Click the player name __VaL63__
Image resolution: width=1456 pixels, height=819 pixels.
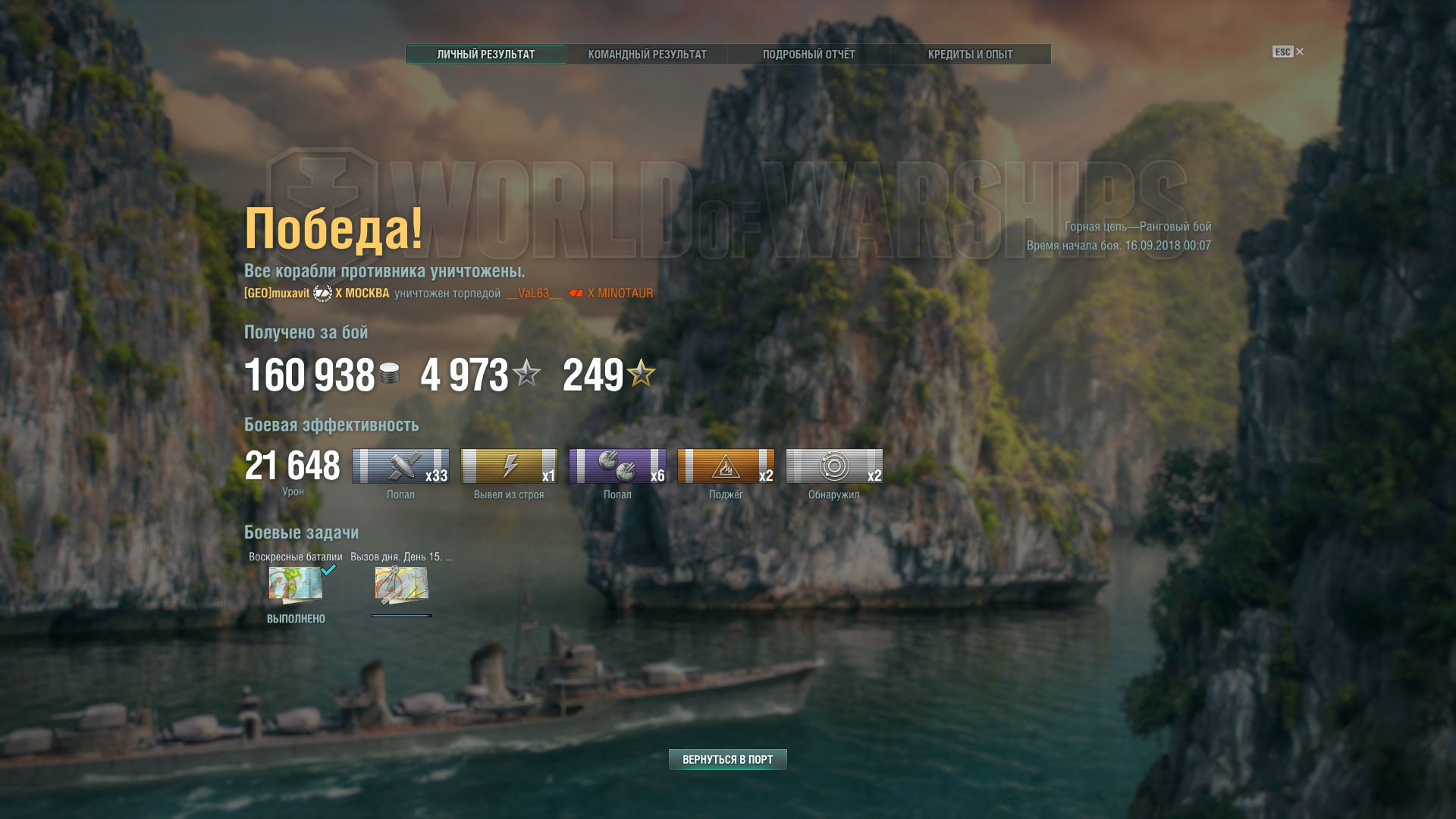[533, 293]
